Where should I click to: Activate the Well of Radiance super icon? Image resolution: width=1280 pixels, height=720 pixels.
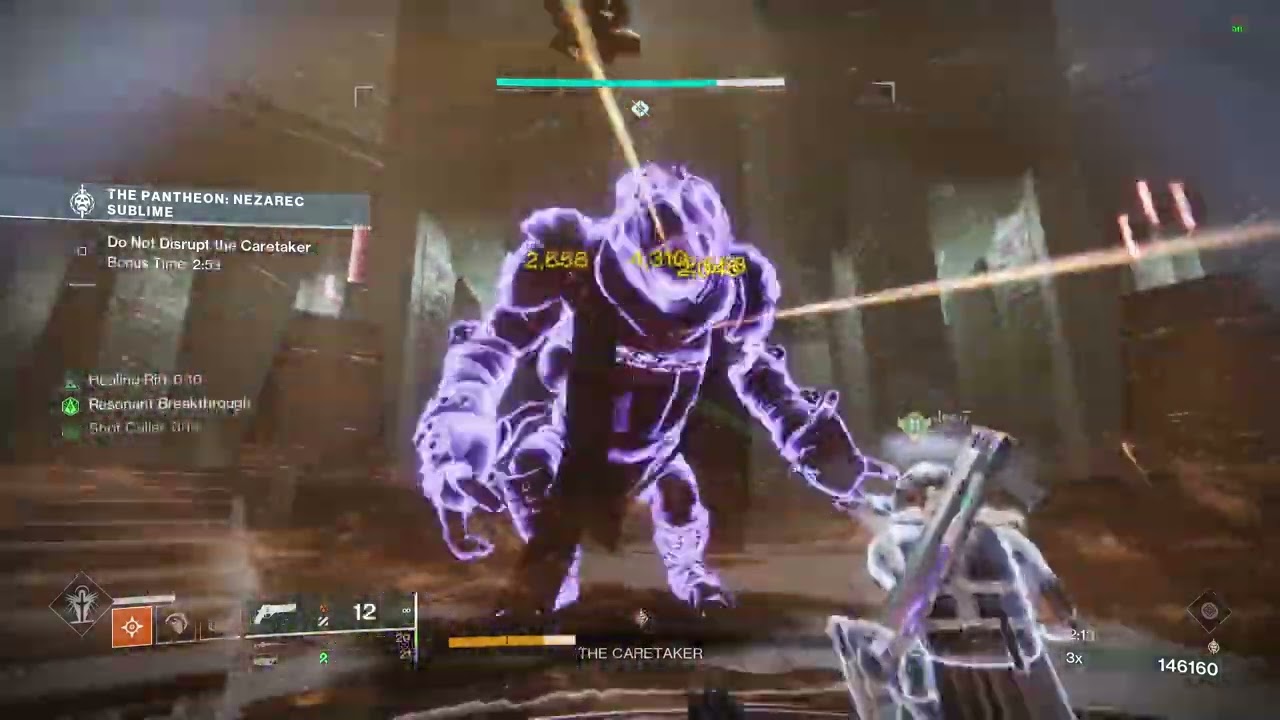82,603
